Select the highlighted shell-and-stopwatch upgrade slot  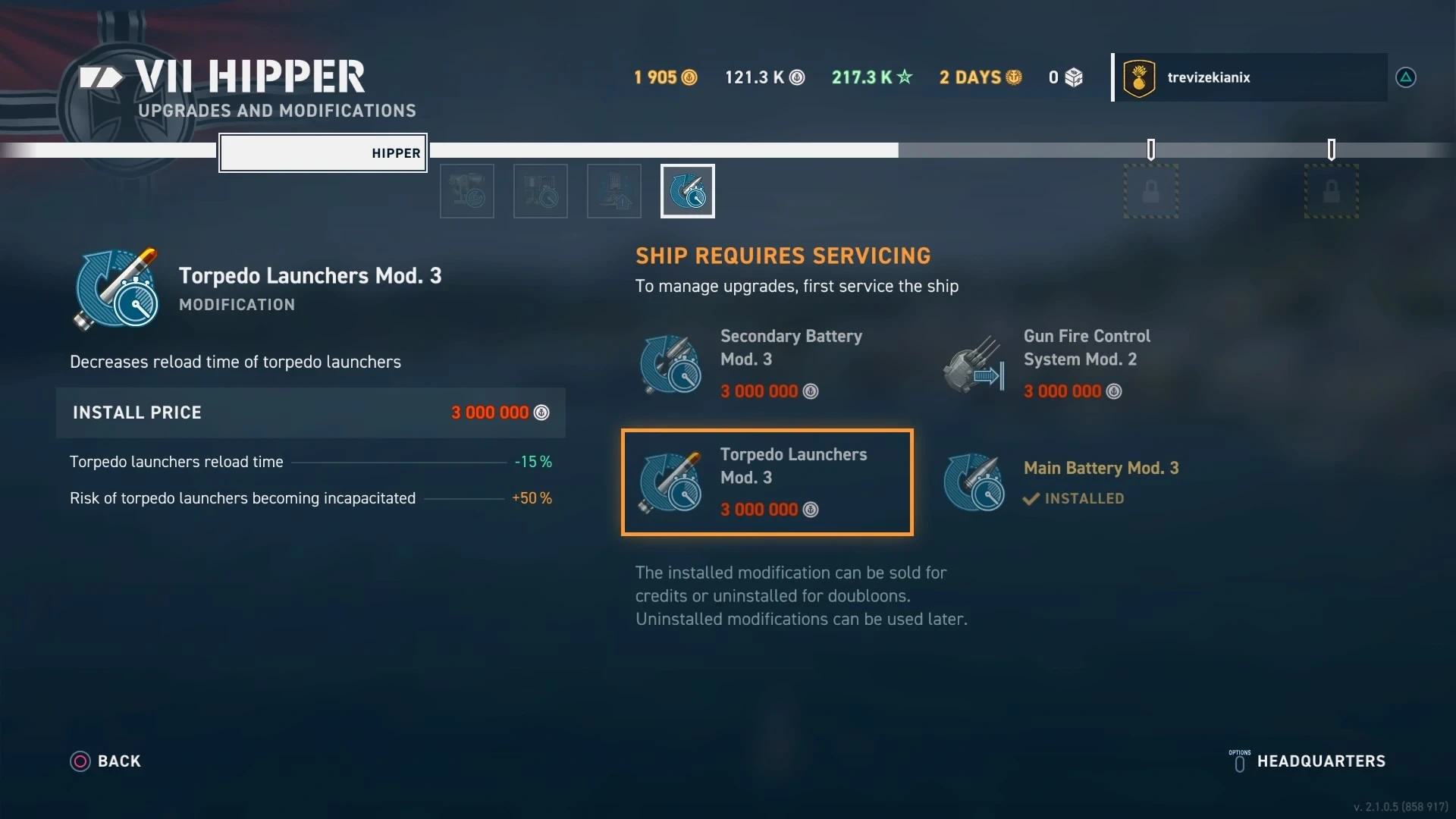click(688, 191)
